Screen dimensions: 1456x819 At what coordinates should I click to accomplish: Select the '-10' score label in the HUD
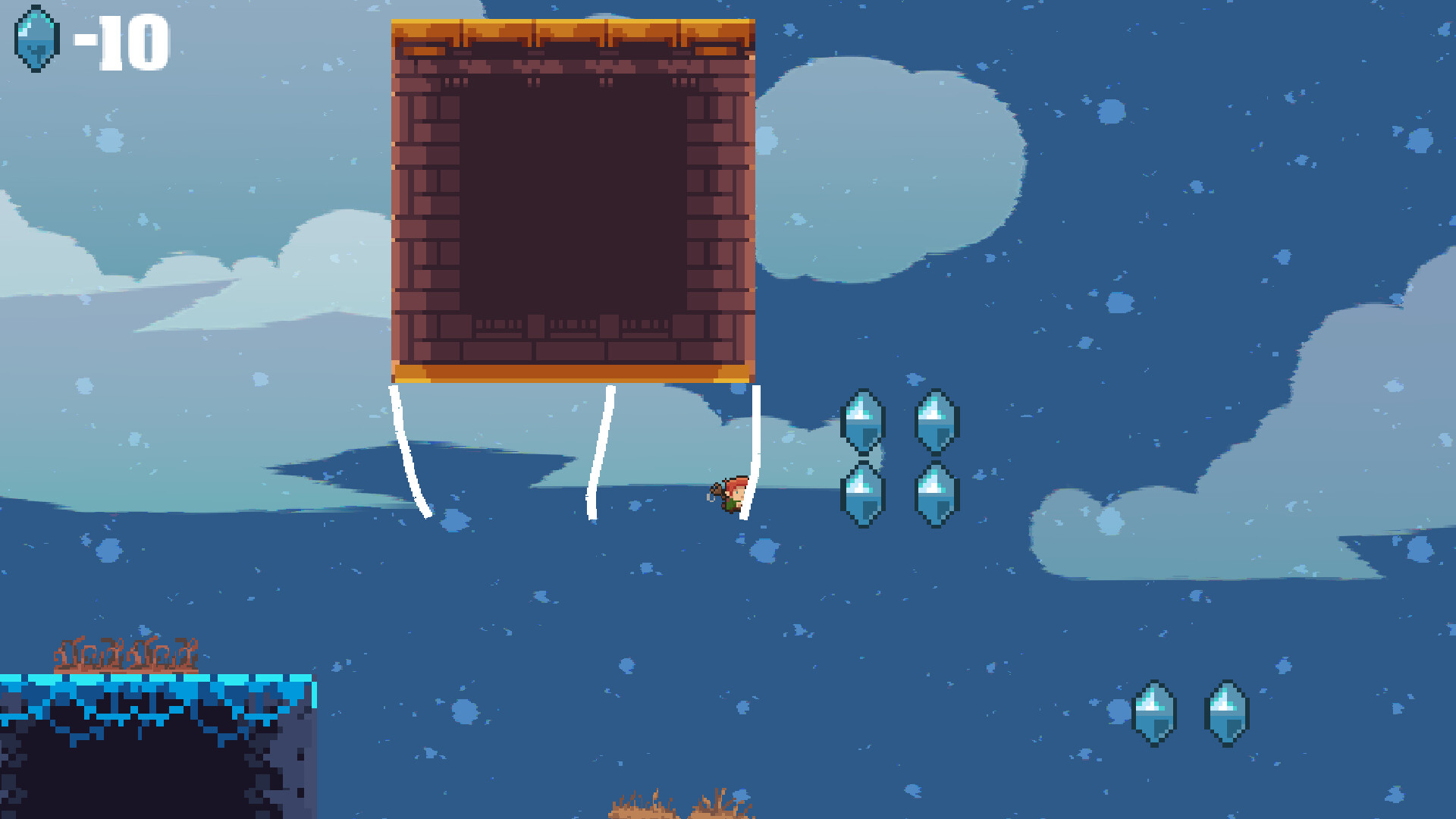(x=120, y=42)
